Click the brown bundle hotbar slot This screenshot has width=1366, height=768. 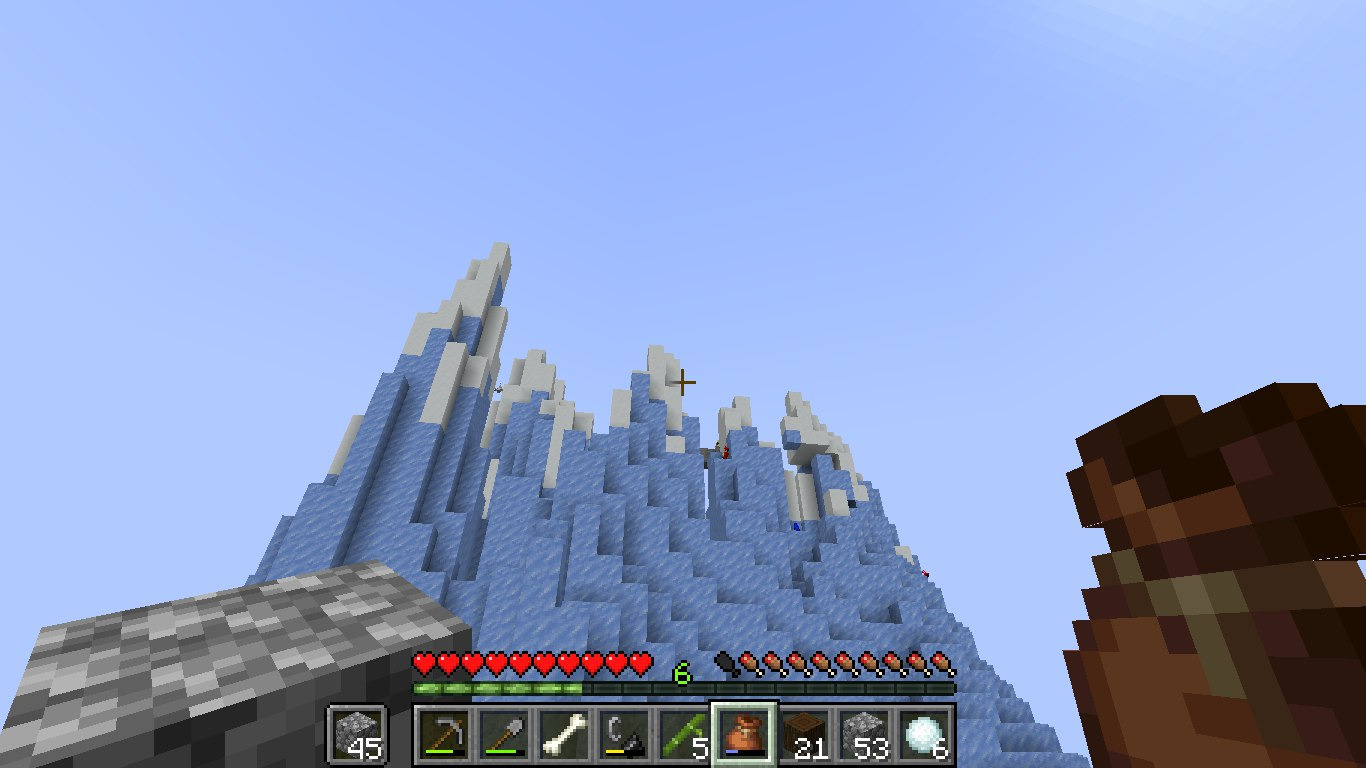coord(744,734)
